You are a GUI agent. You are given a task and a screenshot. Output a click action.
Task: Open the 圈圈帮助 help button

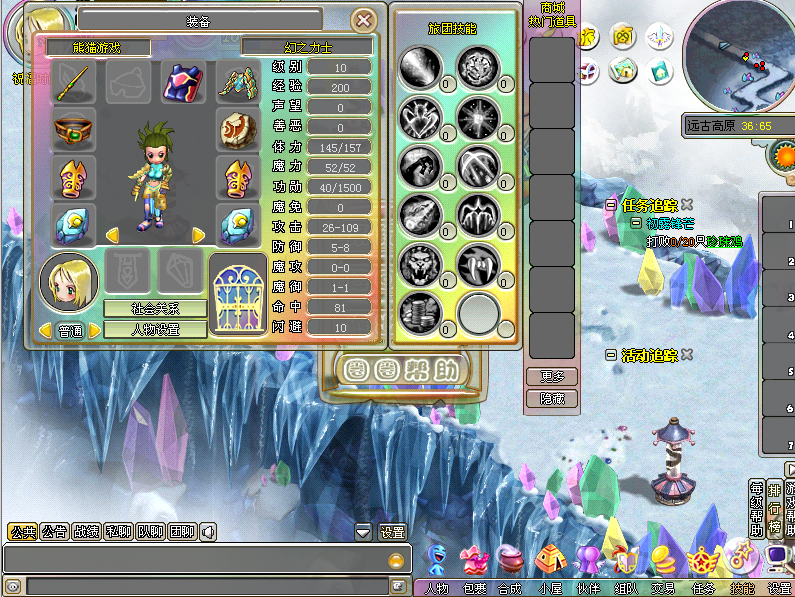(x=403, y=371)
